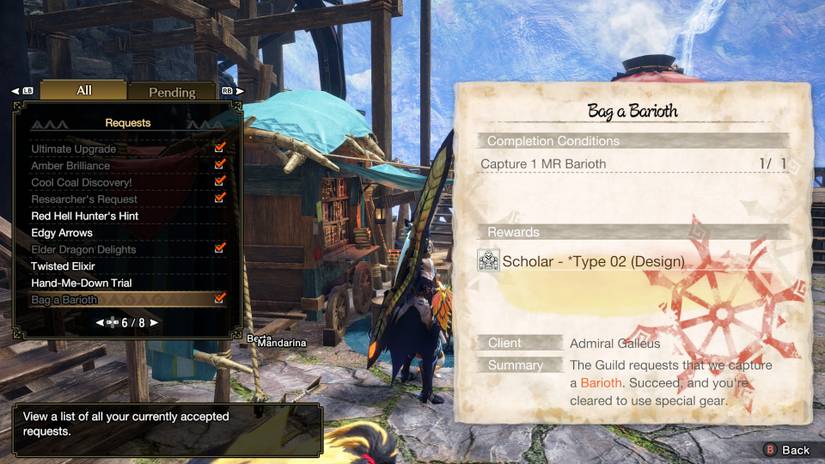Go to the previous request page arrow
This screenshot has height=464, width=825.
click(100, 323)
